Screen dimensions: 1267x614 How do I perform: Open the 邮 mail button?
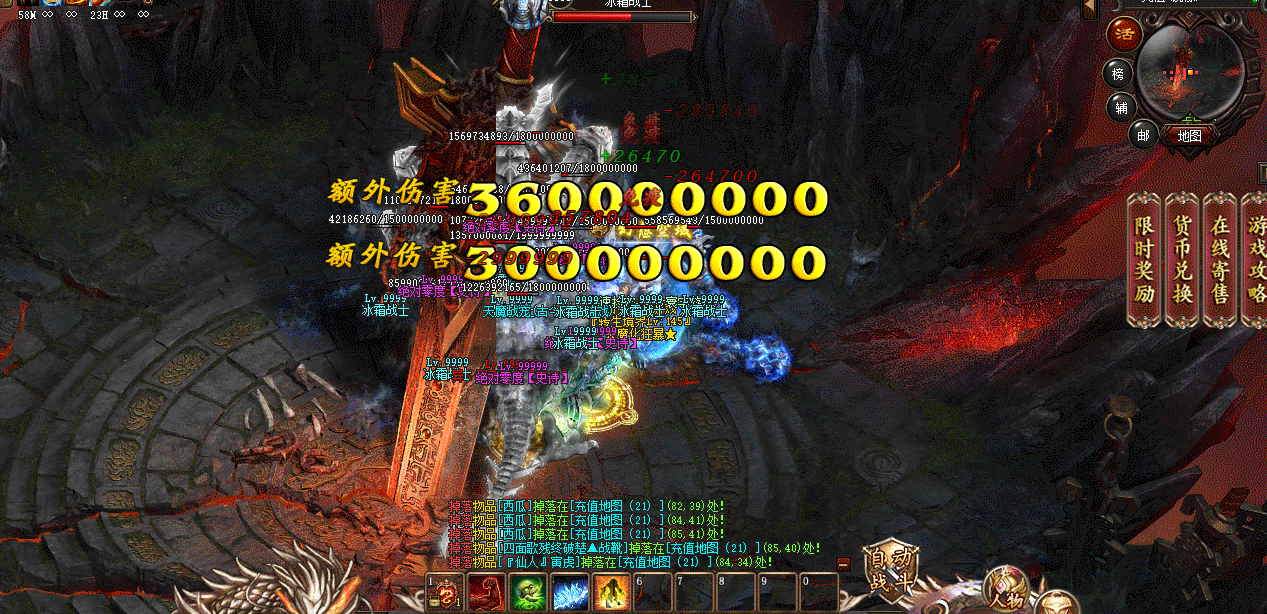(x=1142, y=133)
